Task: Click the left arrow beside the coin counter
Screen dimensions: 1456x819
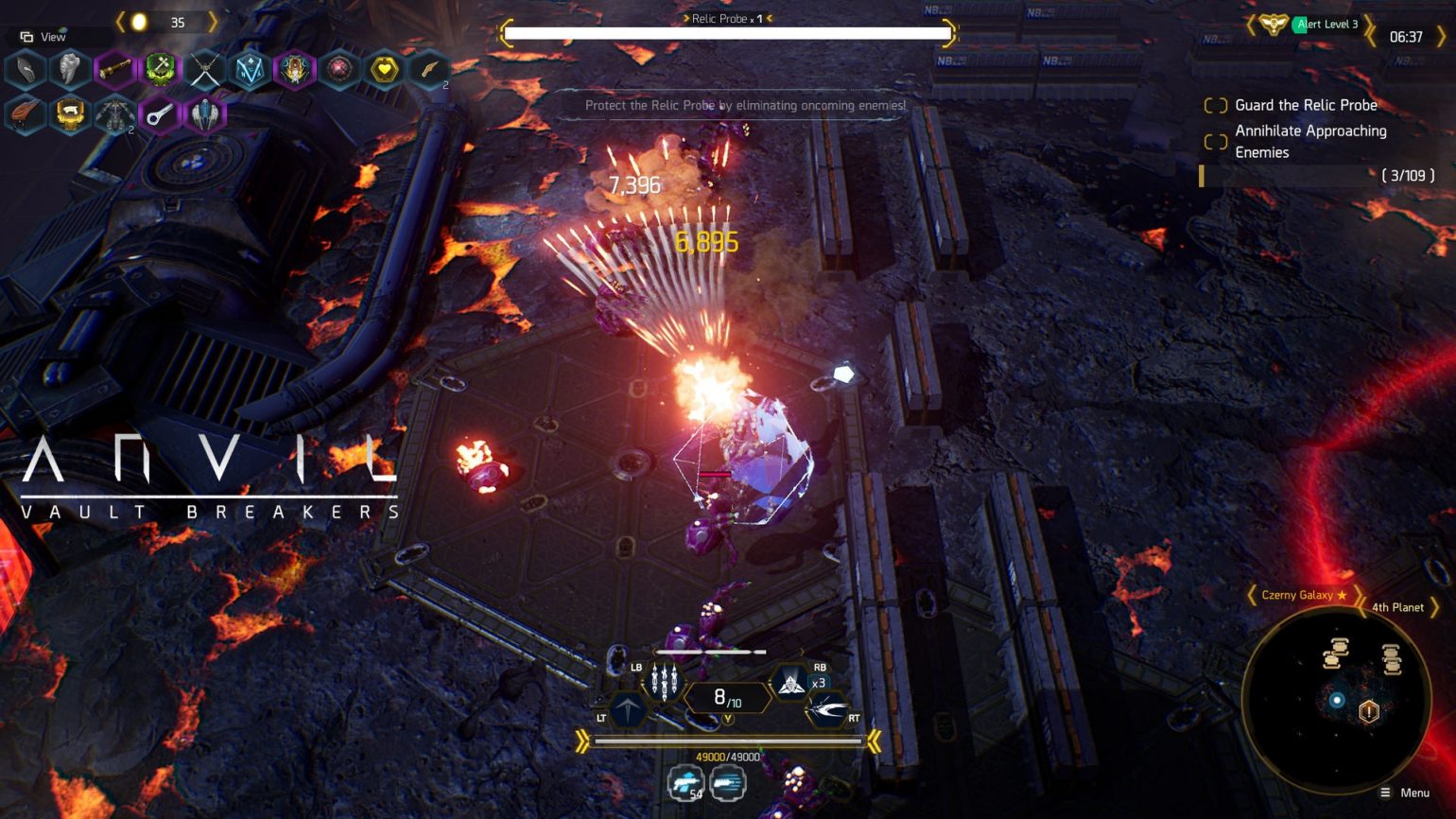Action: 119,21
